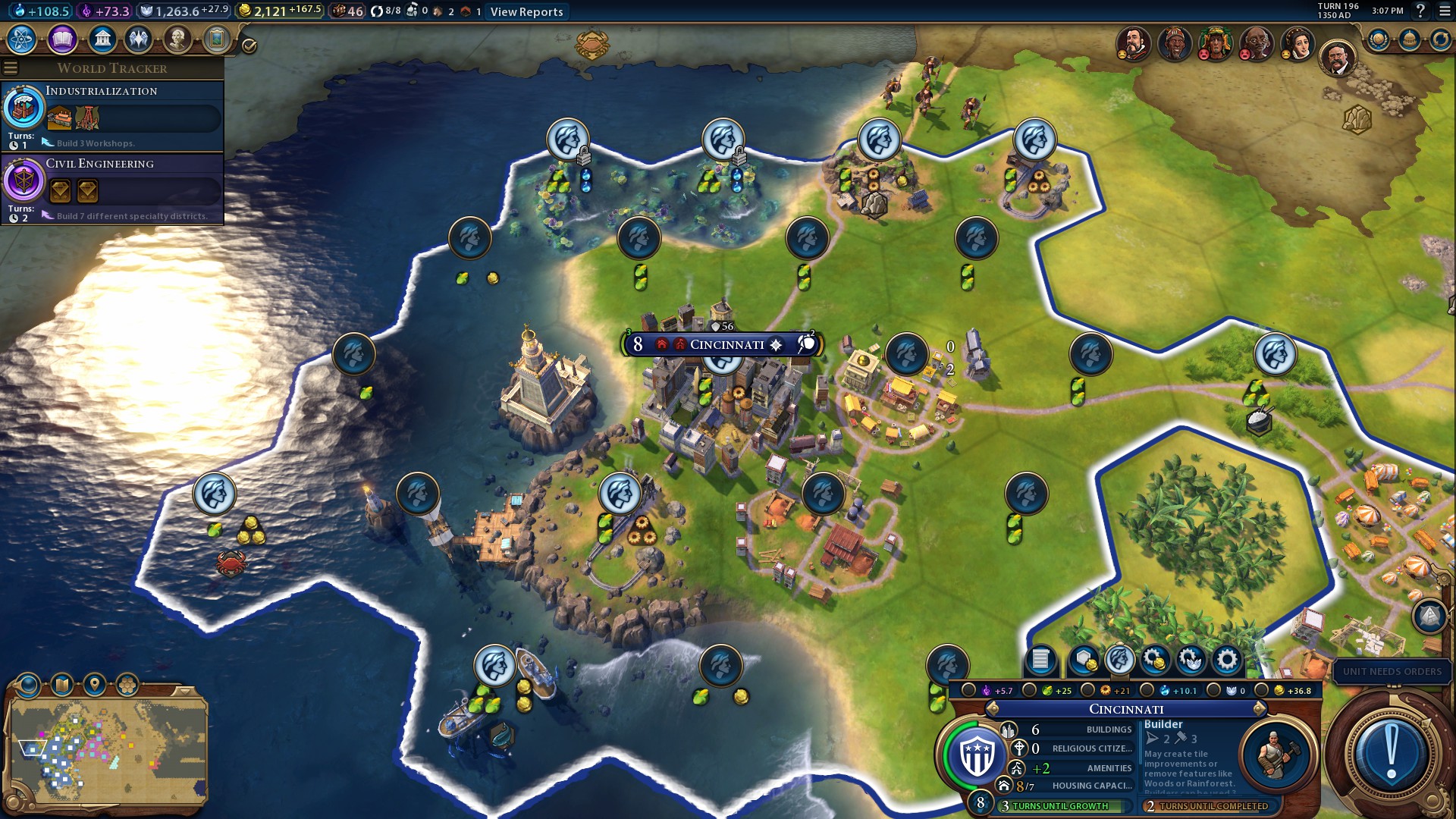
Task: Open the Technology Tree atom icon
Action: click(22, 39)
